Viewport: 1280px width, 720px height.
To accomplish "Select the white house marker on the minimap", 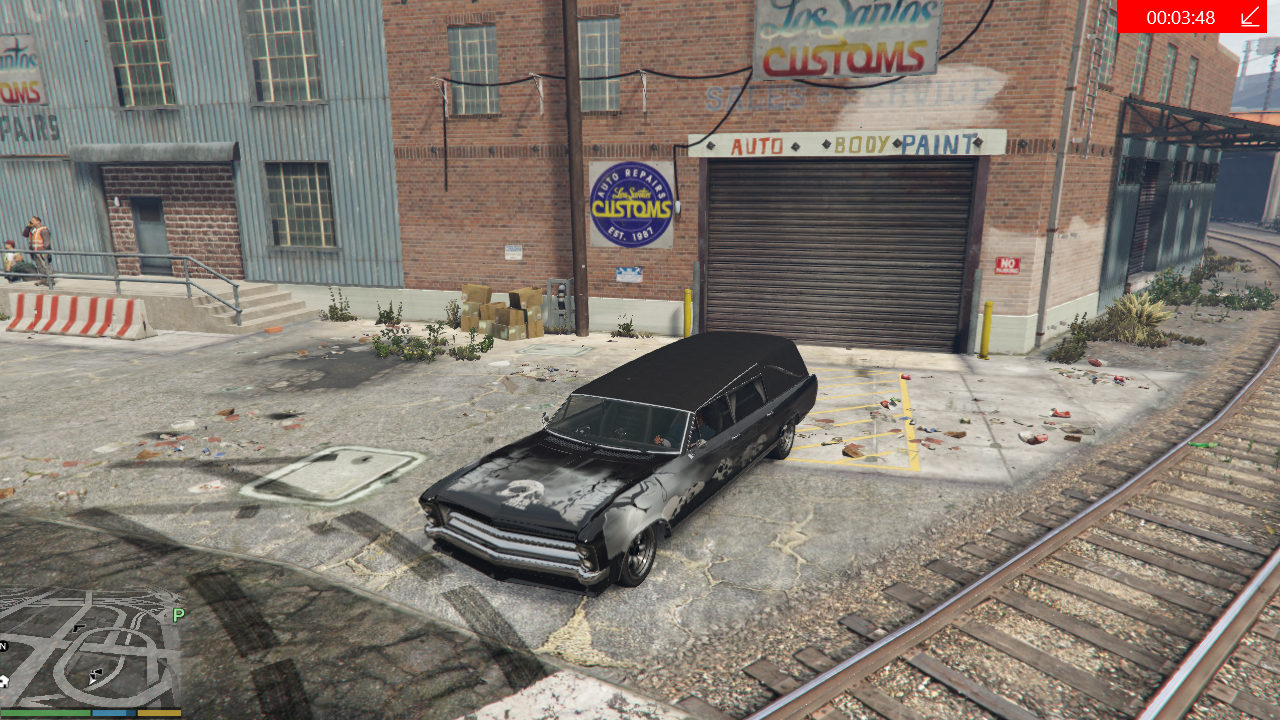I will click(x=3, y=681).
